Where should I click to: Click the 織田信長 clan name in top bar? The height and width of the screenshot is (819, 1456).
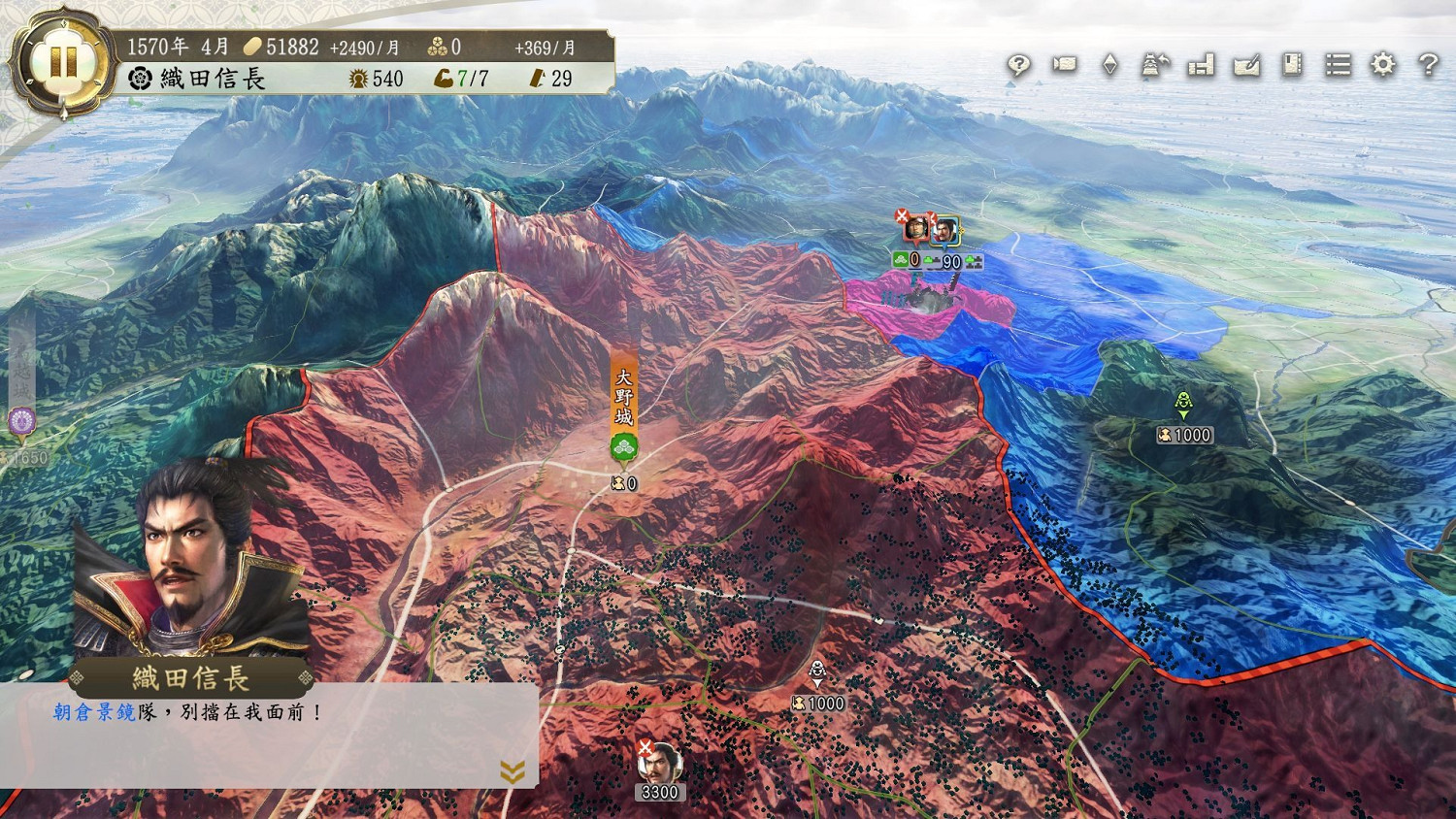tap(213, 79)
